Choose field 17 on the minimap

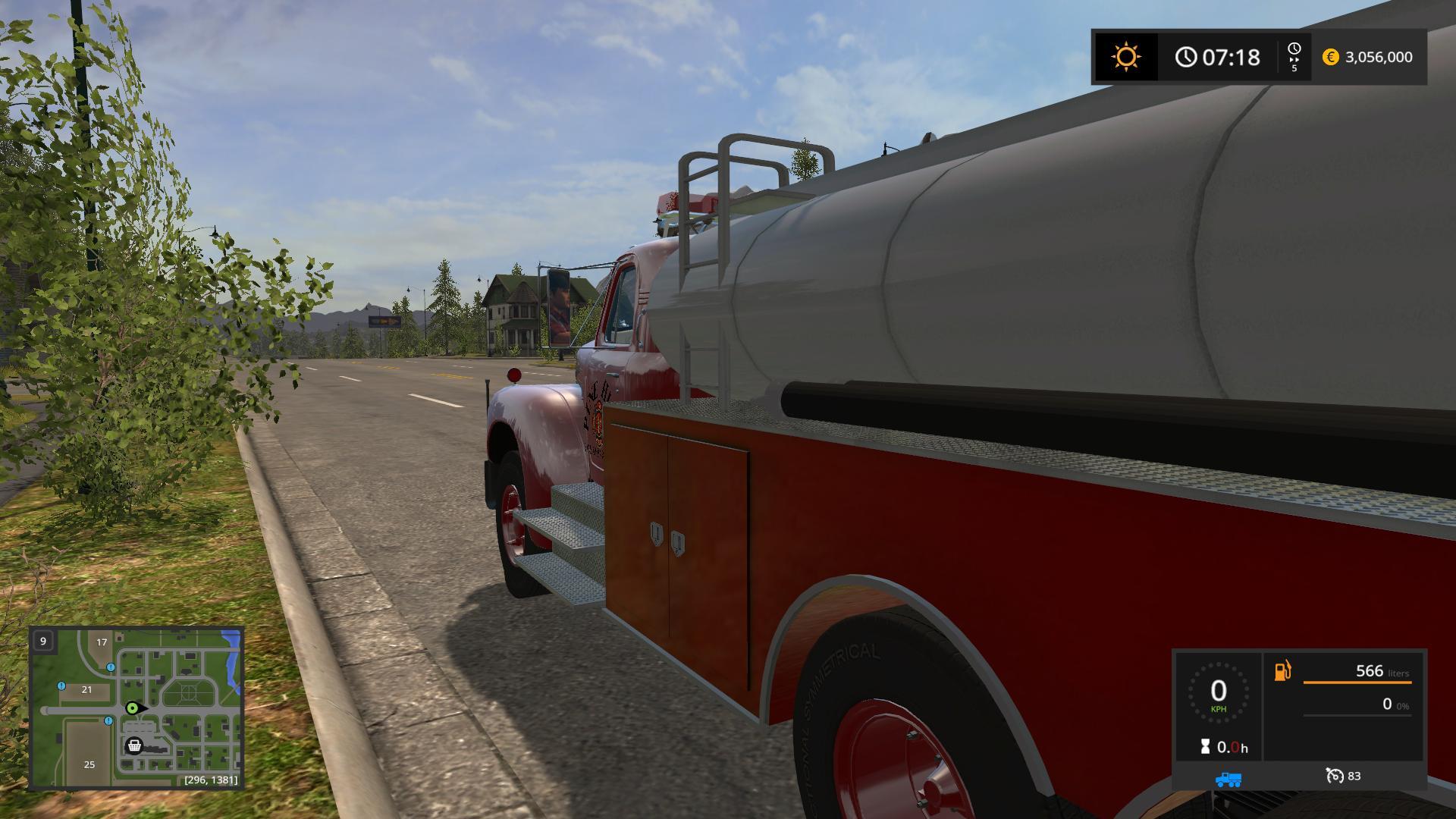102,642
